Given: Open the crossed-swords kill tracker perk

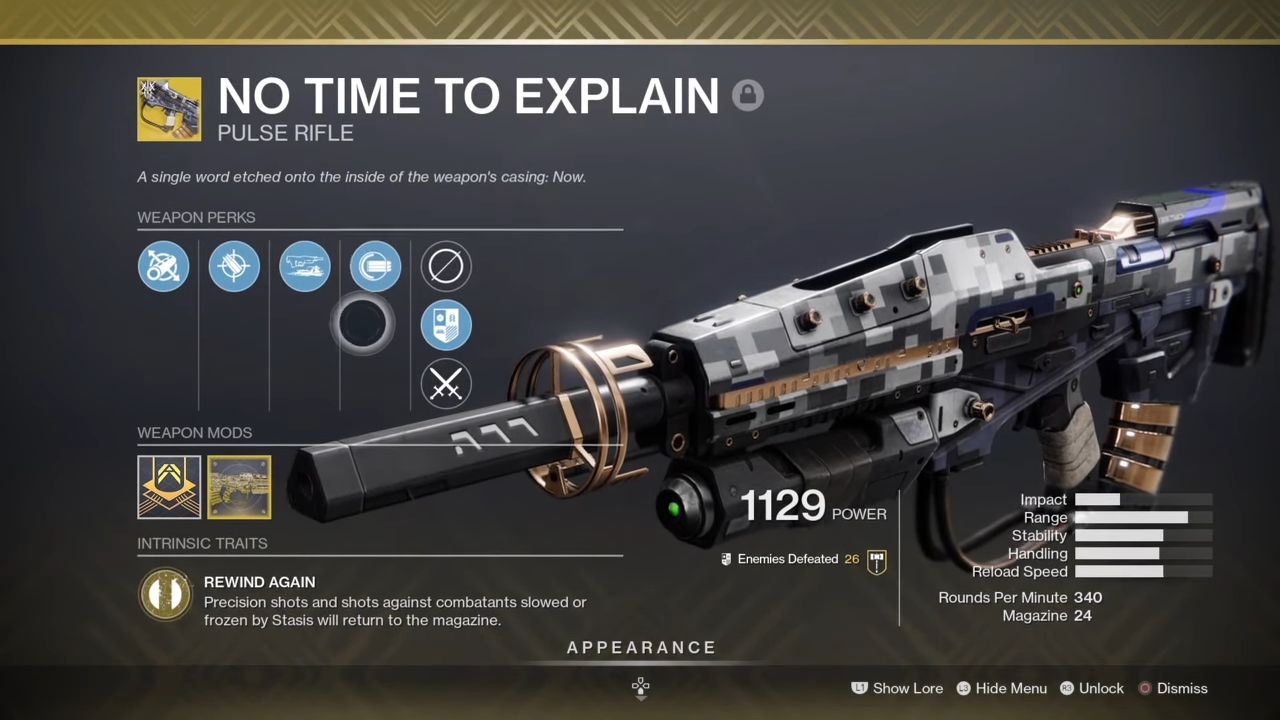Looking at the screenshot, I should point(445,385).
